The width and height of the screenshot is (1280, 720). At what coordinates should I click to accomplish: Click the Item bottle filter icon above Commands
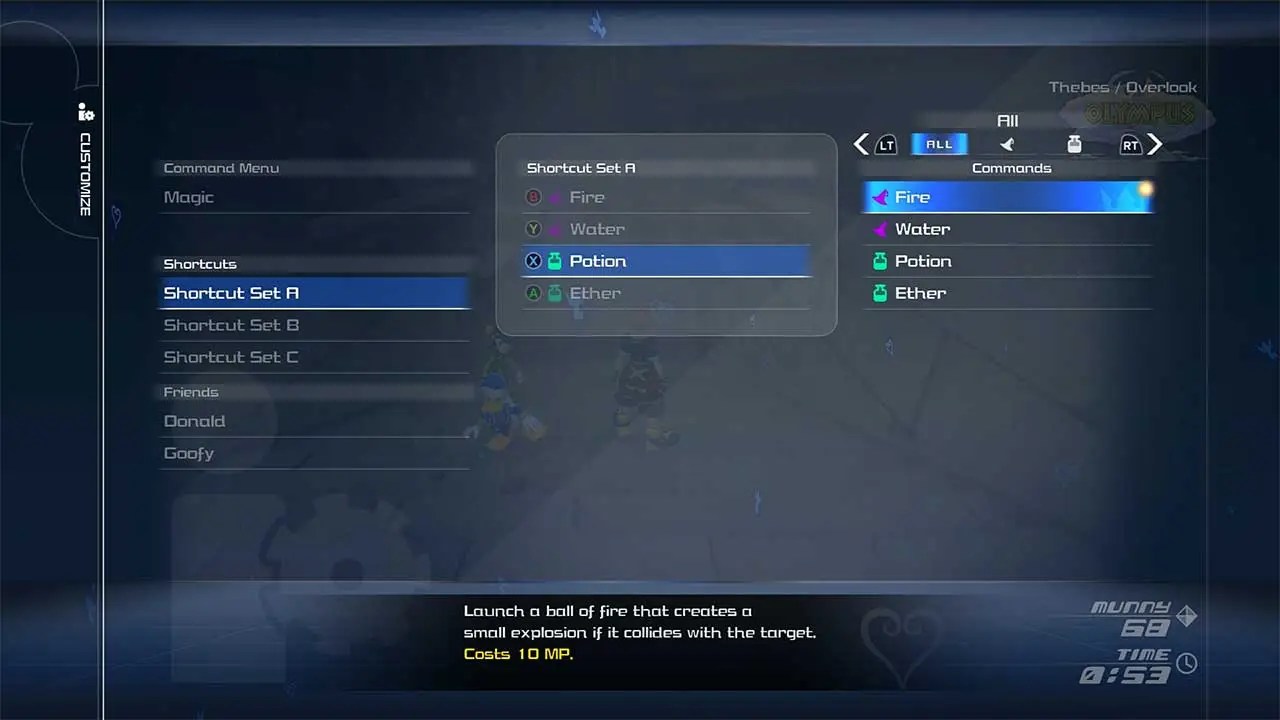tap(1074, 144)
